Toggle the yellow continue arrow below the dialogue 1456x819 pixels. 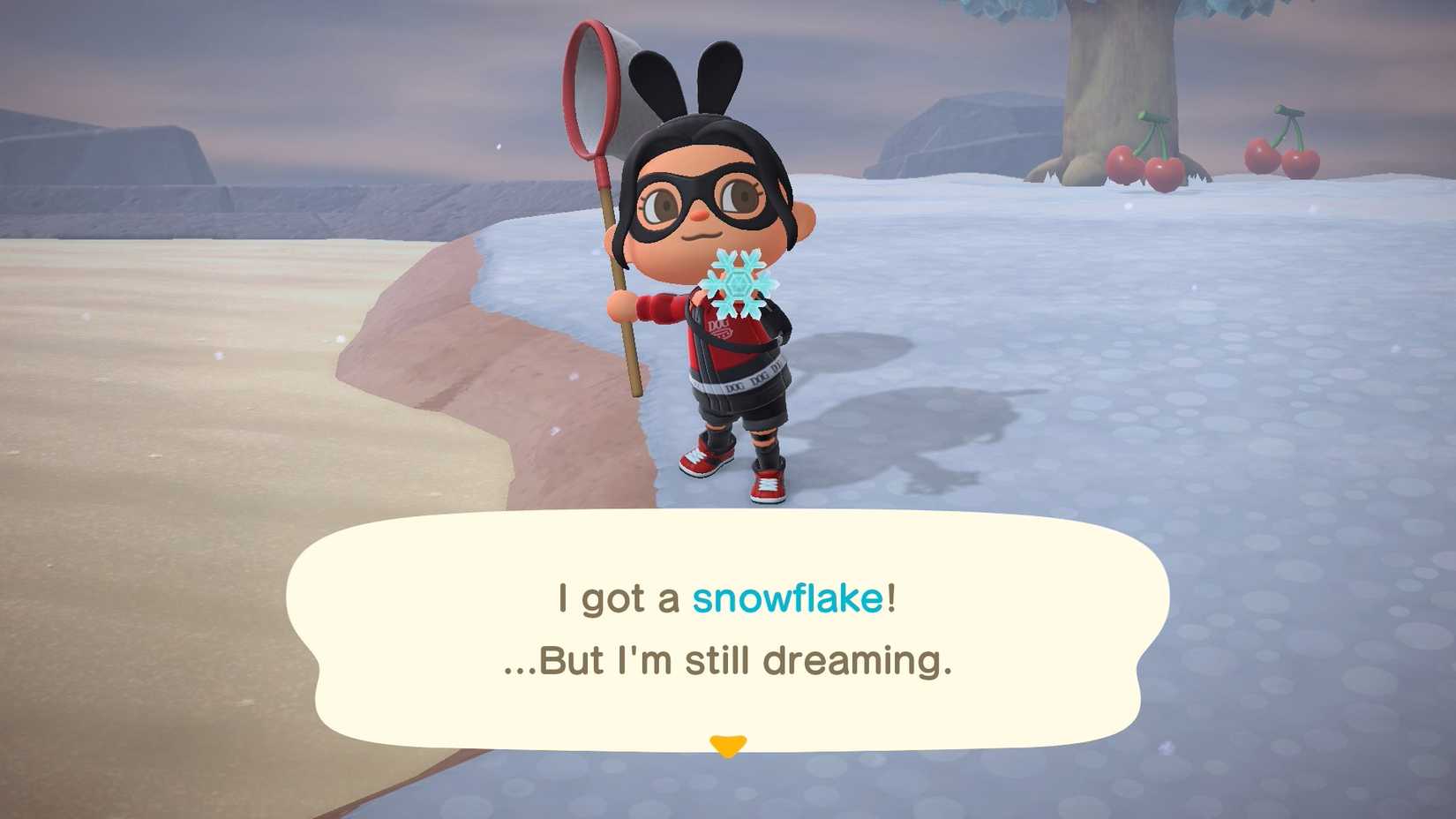tap(728, 746)
